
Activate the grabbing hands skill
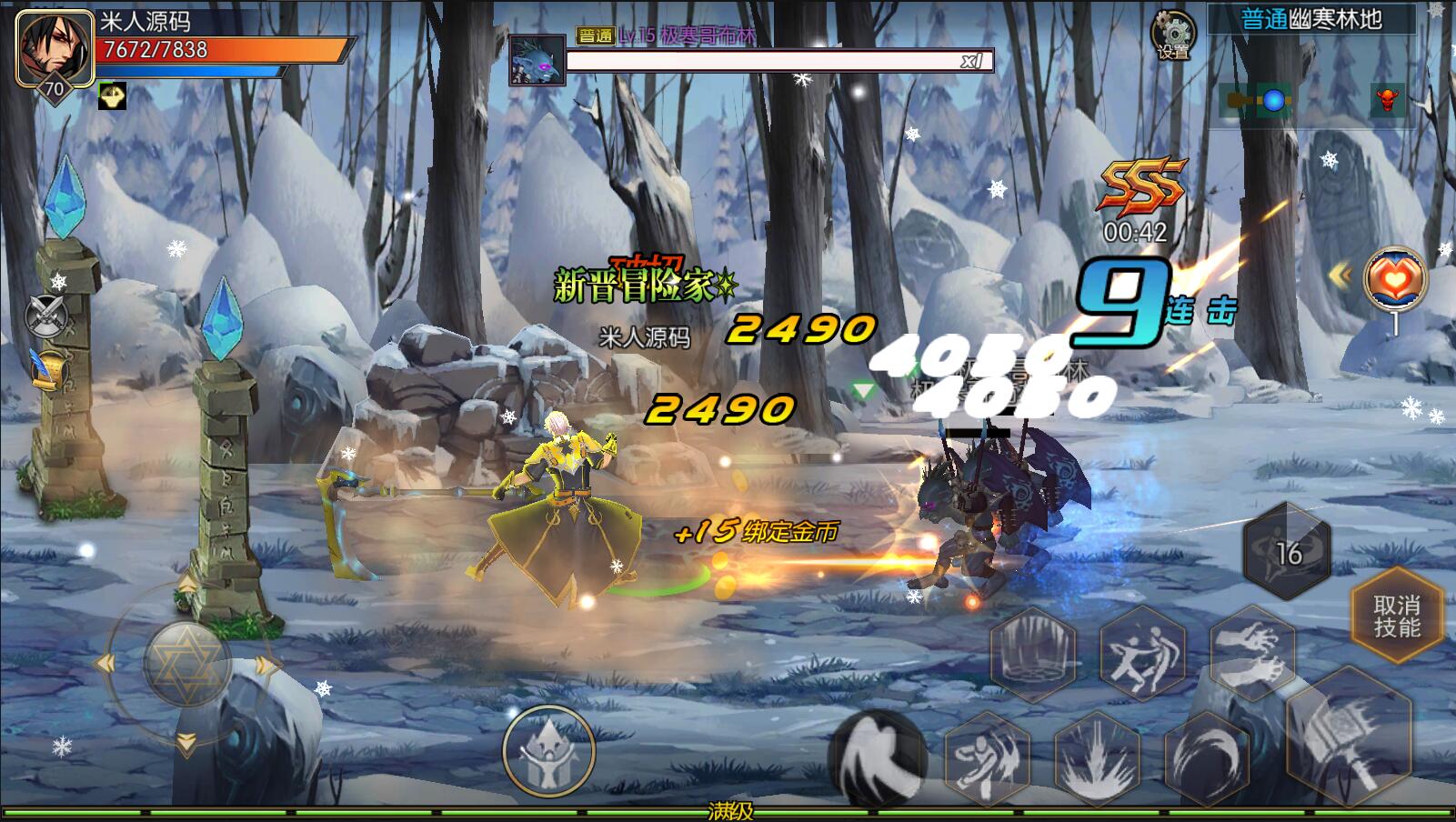click(x=1253, y=652)
